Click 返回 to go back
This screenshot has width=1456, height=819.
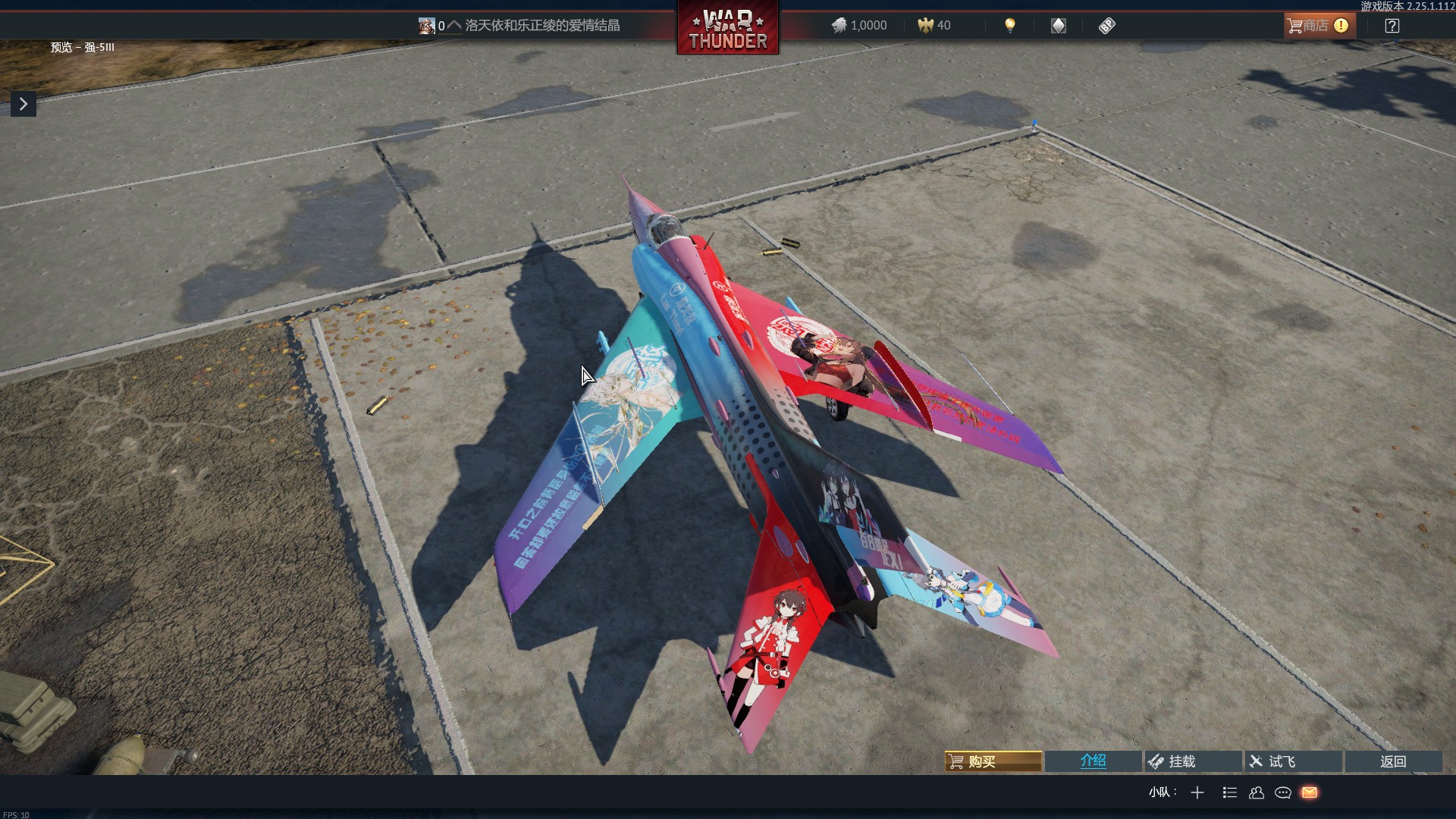click(1393, 761)
